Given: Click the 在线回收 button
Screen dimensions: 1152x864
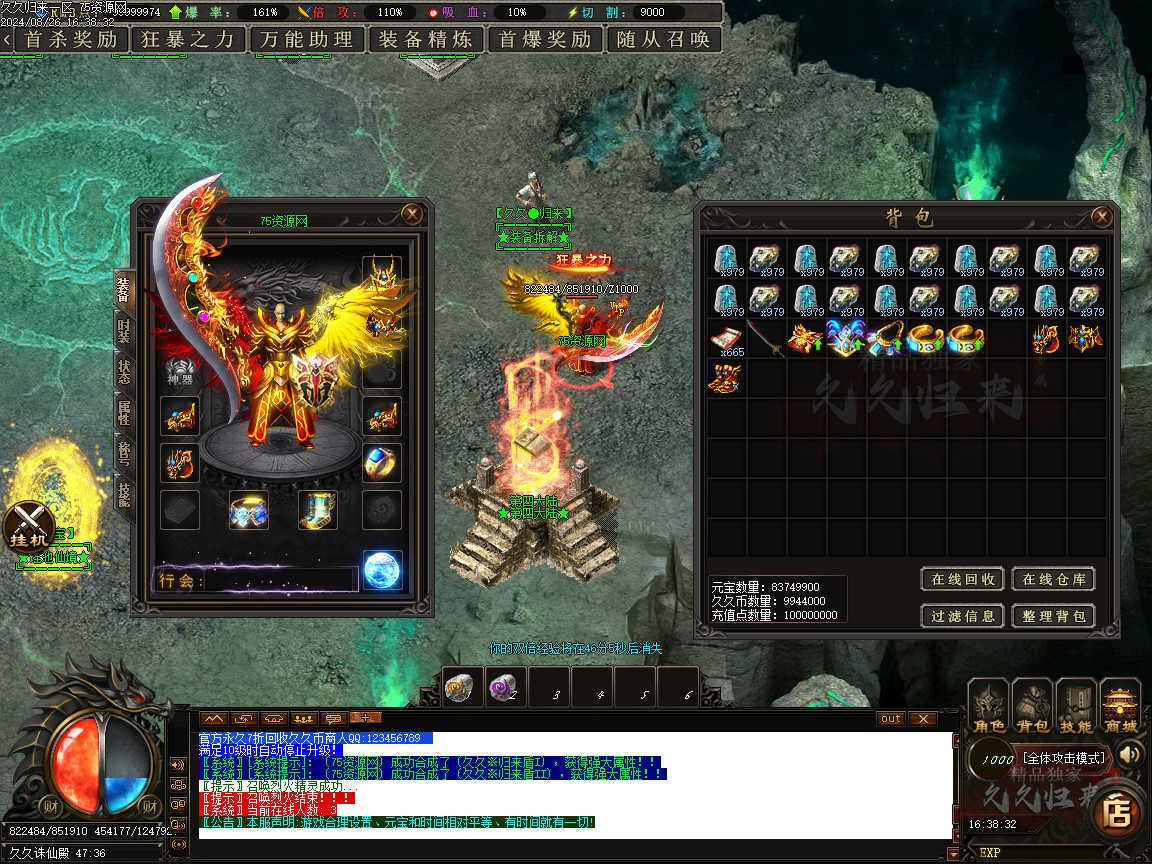Looking at the screenshot, I should point(962,579).
